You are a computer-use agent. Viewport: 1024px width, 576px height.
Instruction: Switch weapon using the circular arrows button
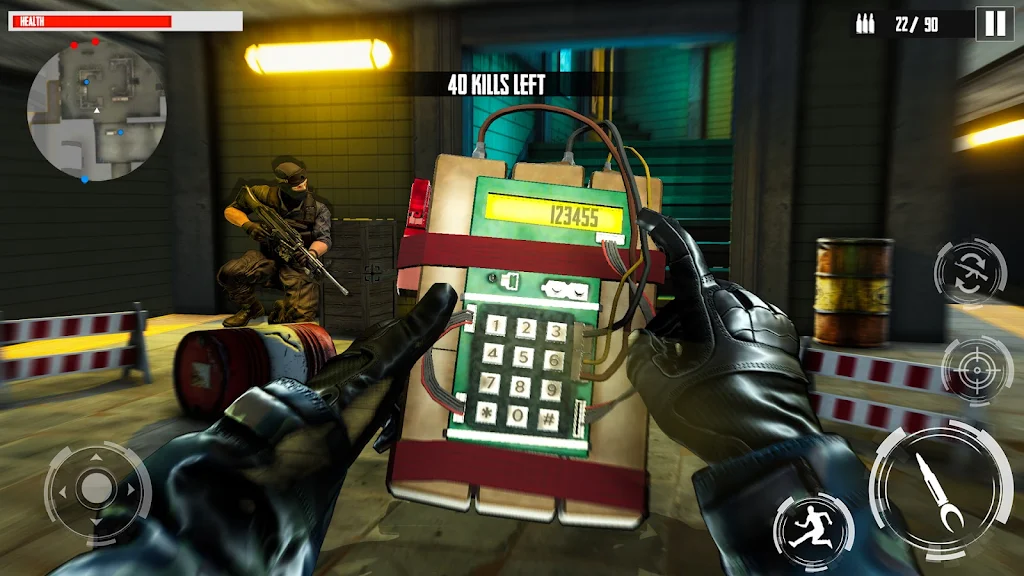click(x=969, y=271)
